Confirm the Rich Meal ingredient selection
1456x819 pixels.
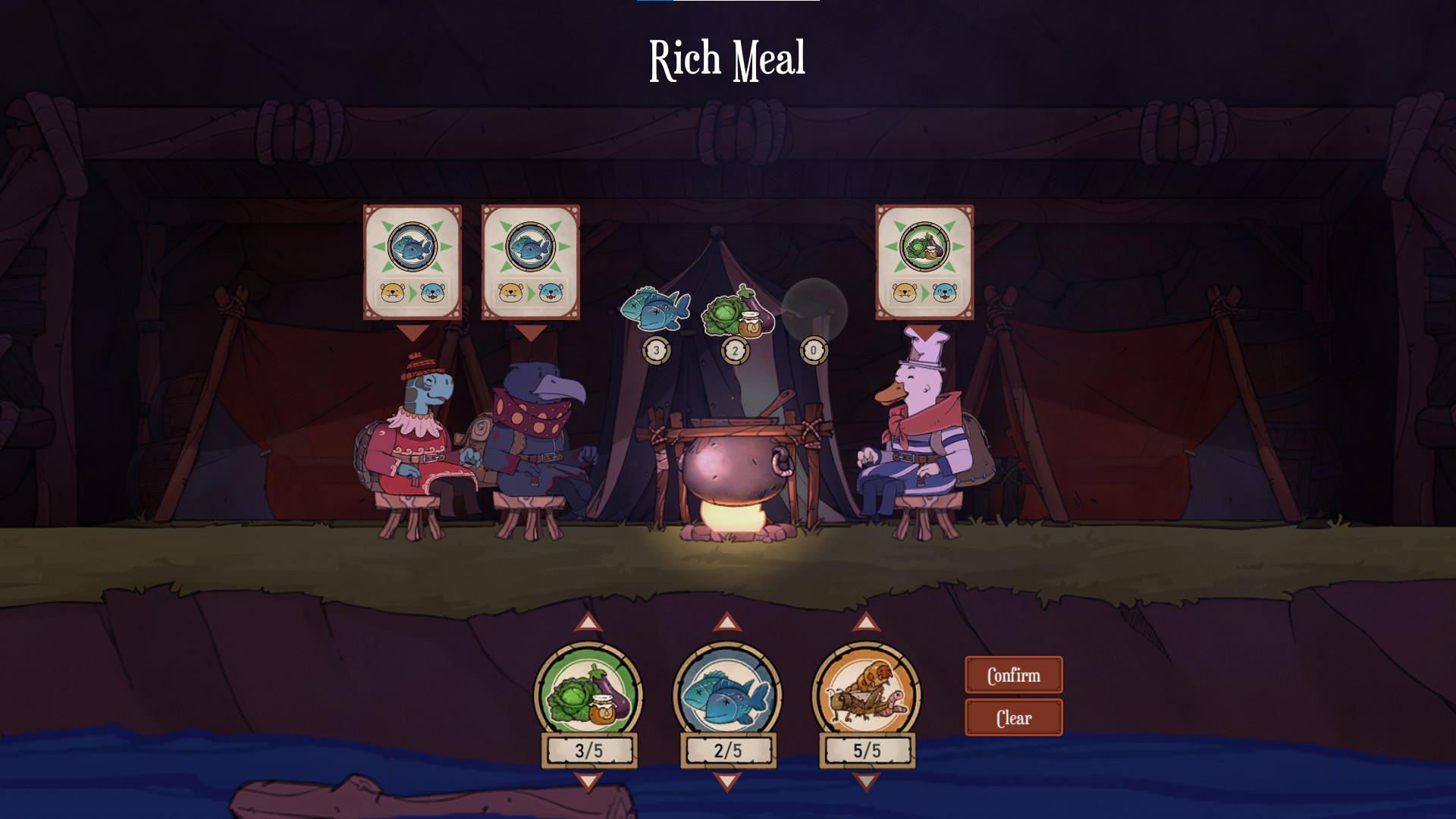point(1013,674)
